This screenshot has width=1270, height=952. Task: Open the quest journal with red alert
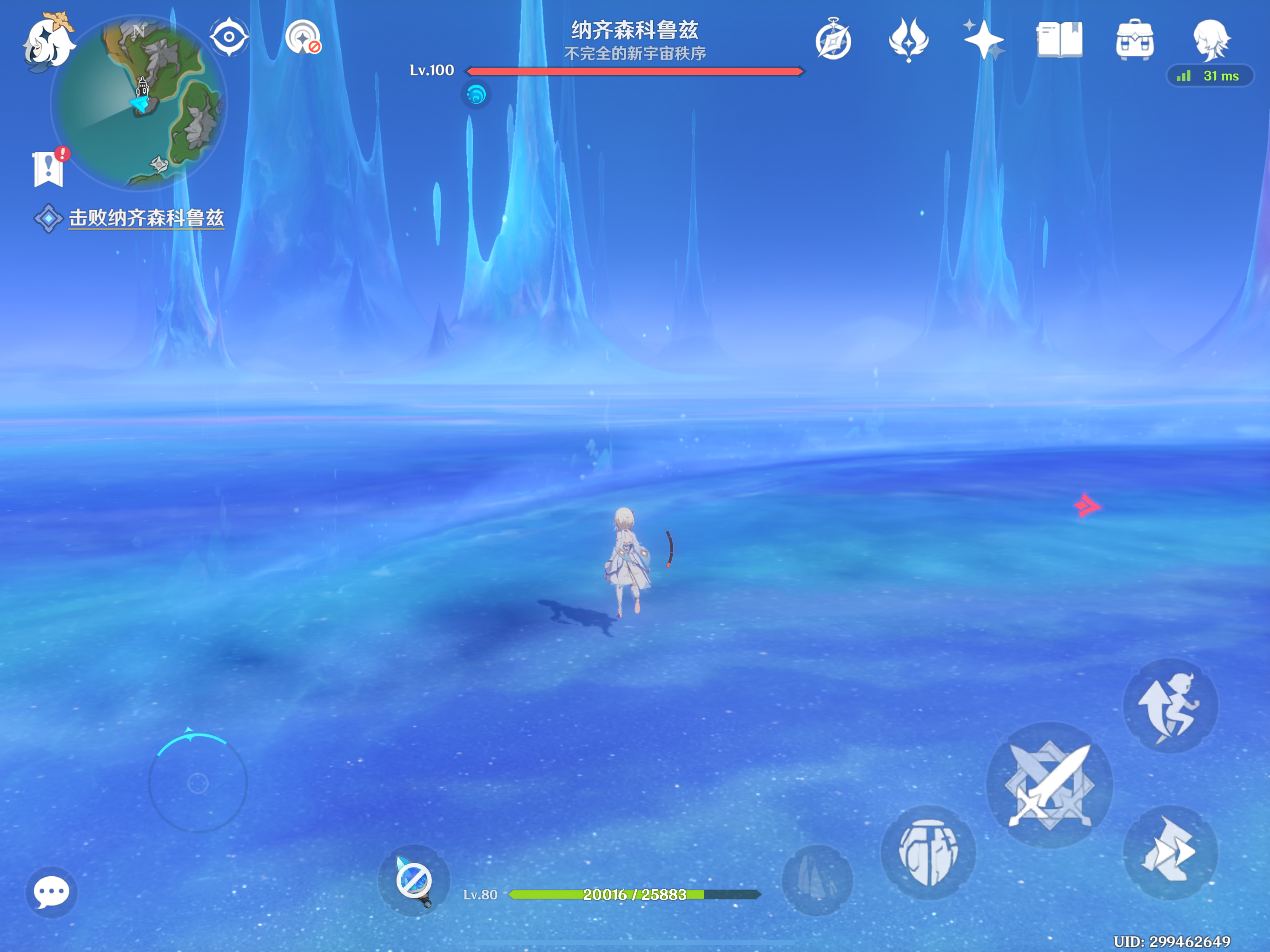[x=49, y=168]
